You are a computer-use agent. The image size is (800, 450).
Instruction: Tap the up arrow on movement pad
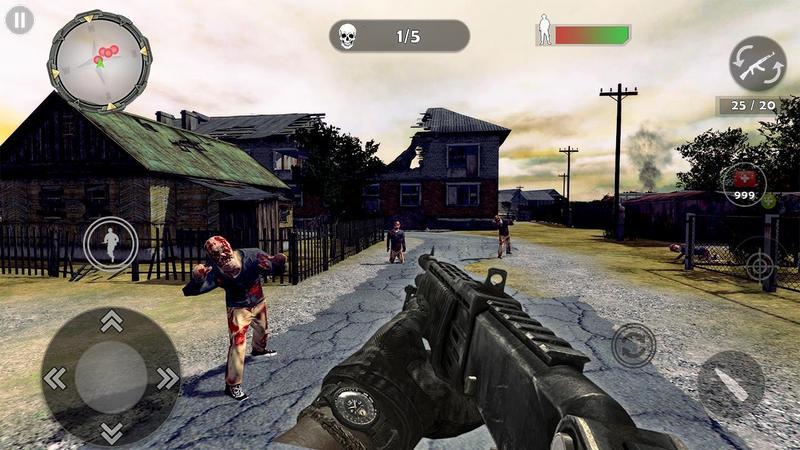click(111, 322)
